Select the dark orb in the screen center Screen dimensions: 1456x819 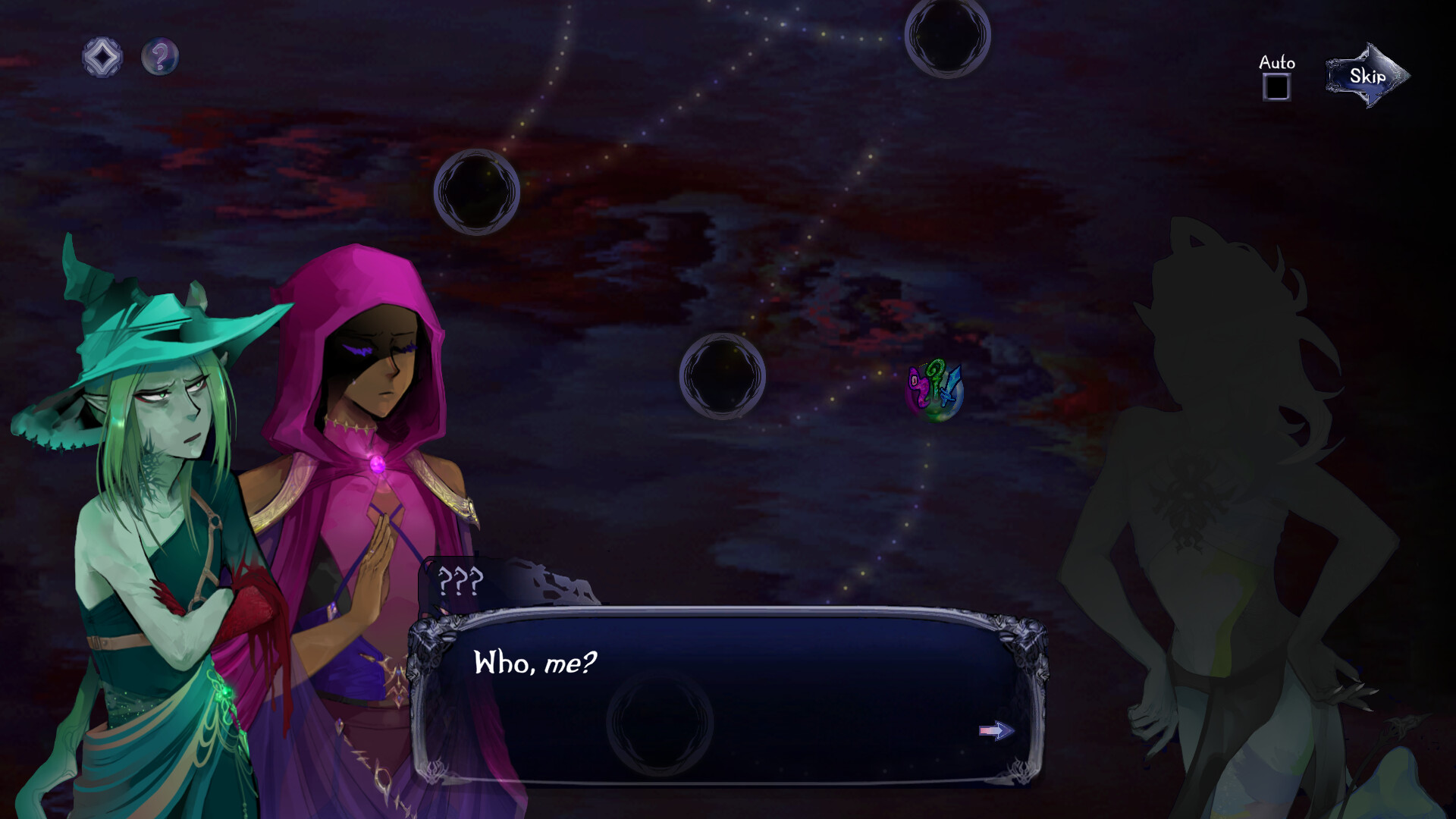coord(723,377)
